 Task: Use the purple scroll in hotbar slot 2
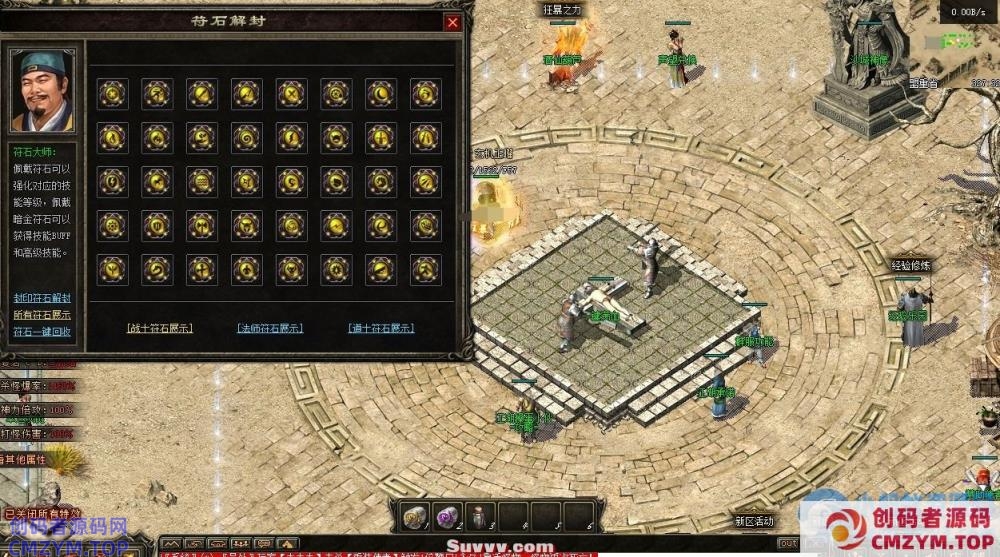click(446, 518)
